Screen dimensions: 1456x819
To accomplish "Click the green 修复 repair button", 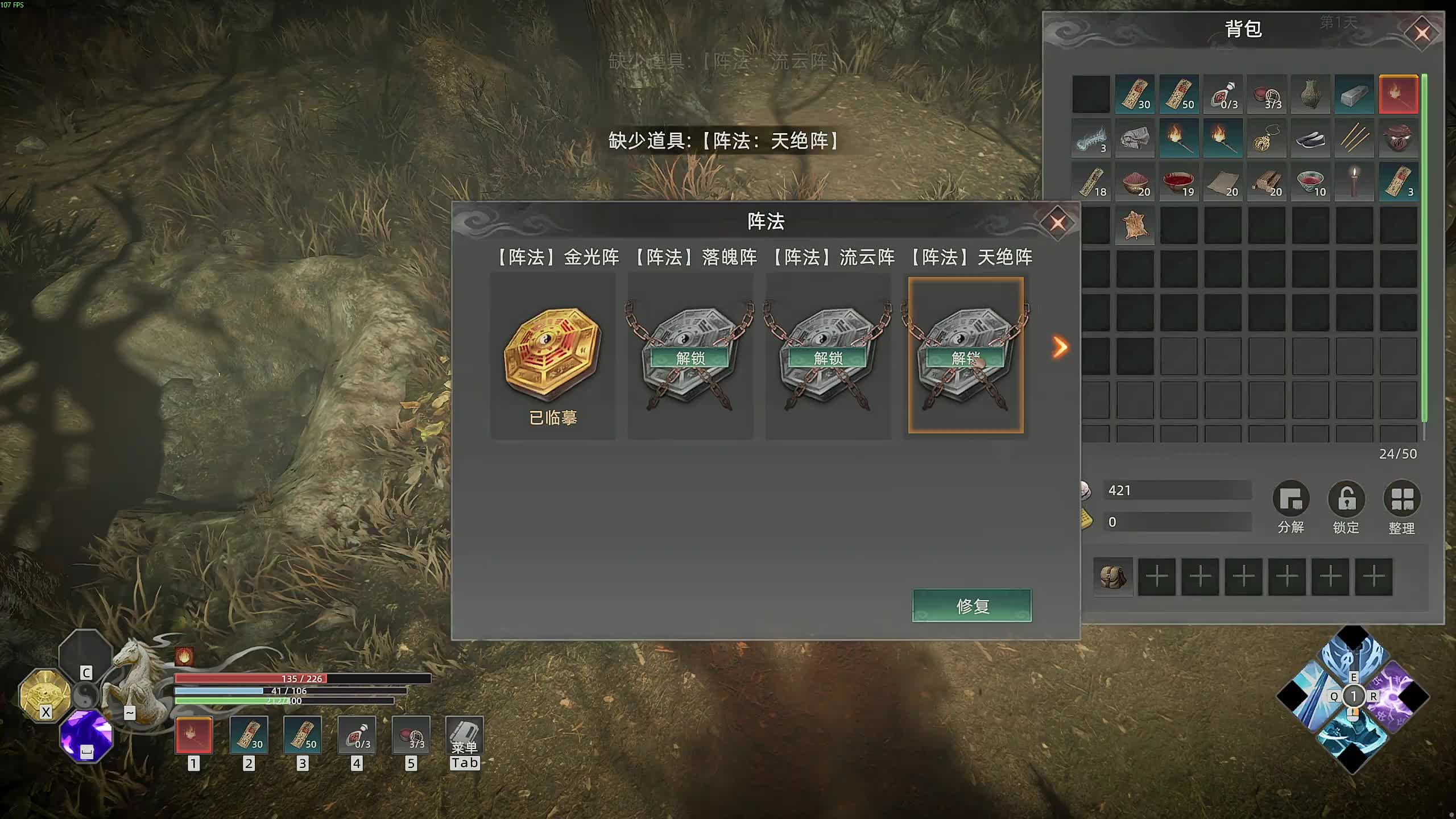I will (972, 606).
